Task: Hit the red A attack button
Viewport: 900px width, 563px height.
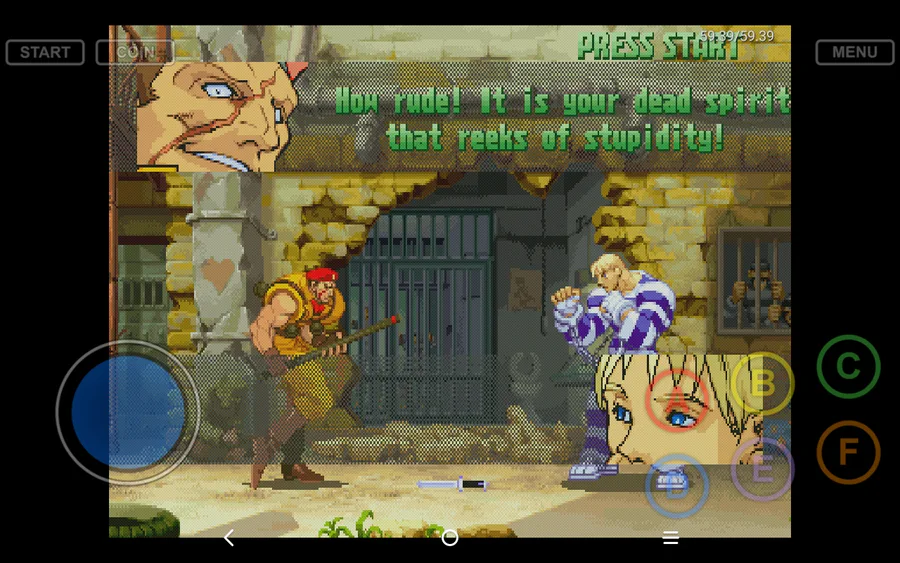Action: 677,399
